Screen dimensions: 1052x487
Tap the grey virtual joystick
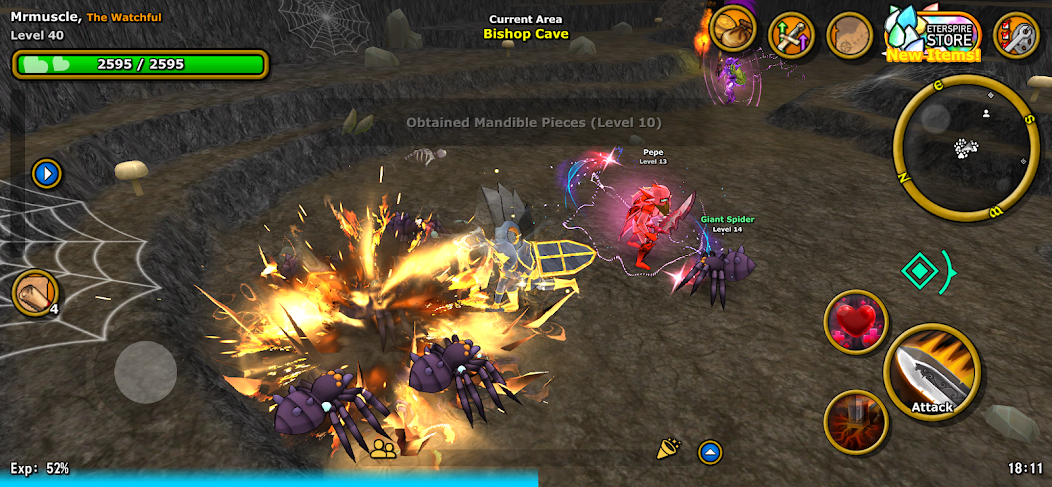click(x=146, y=372)
